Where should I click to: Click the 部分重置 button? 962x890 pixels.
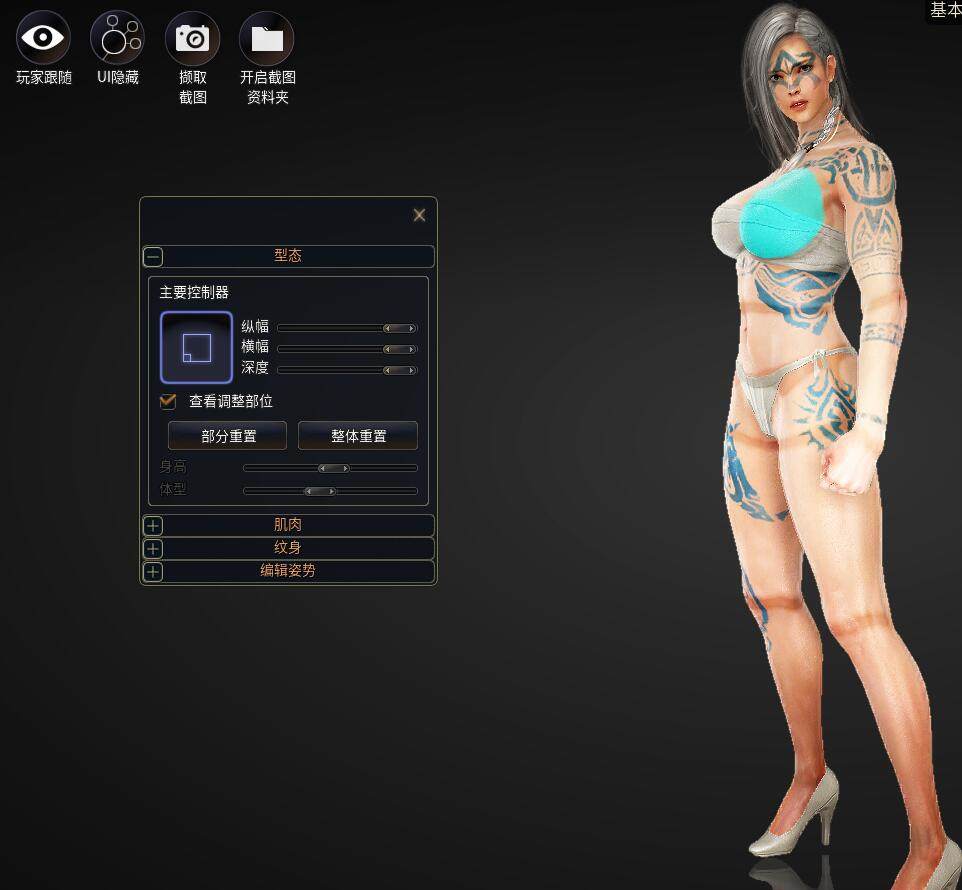(228, 436)
